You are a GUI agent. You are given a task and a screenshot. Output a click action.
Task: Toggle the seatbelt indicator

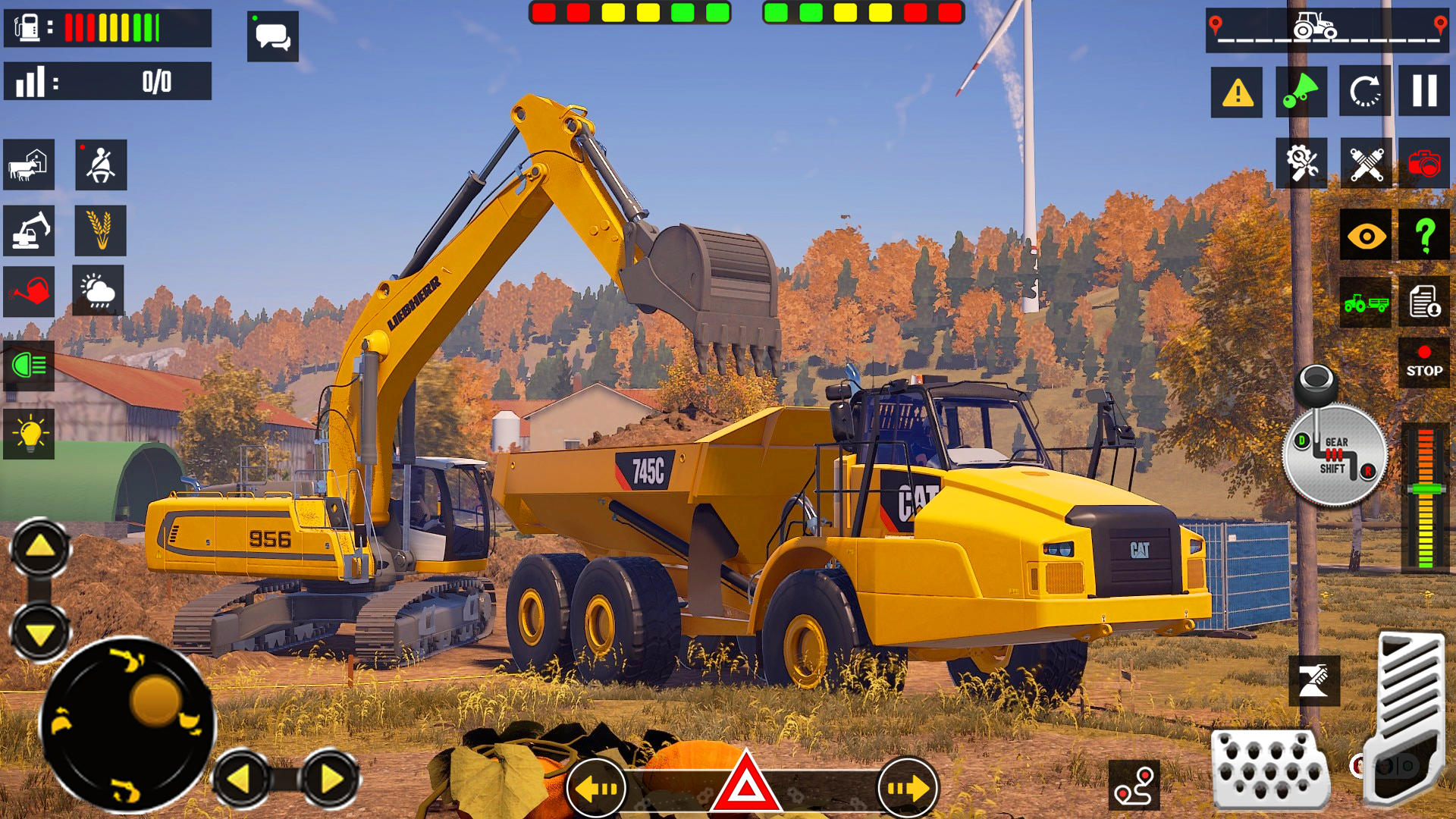tap(99, 166)
